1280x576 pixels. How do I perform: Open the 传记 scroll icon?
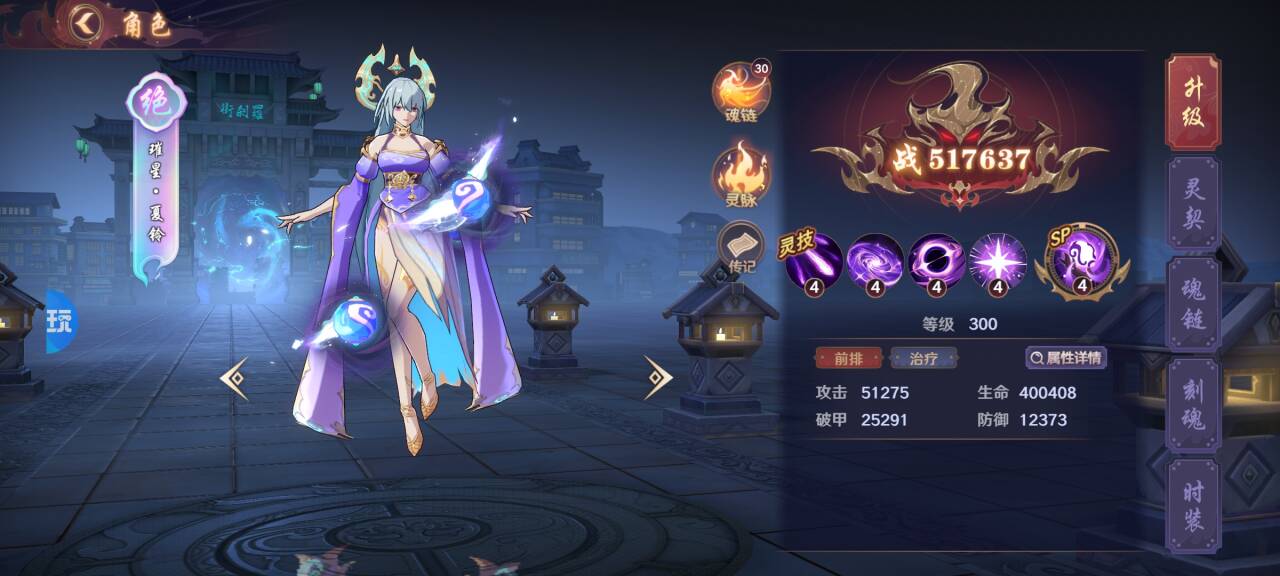[x=741, y=248]
